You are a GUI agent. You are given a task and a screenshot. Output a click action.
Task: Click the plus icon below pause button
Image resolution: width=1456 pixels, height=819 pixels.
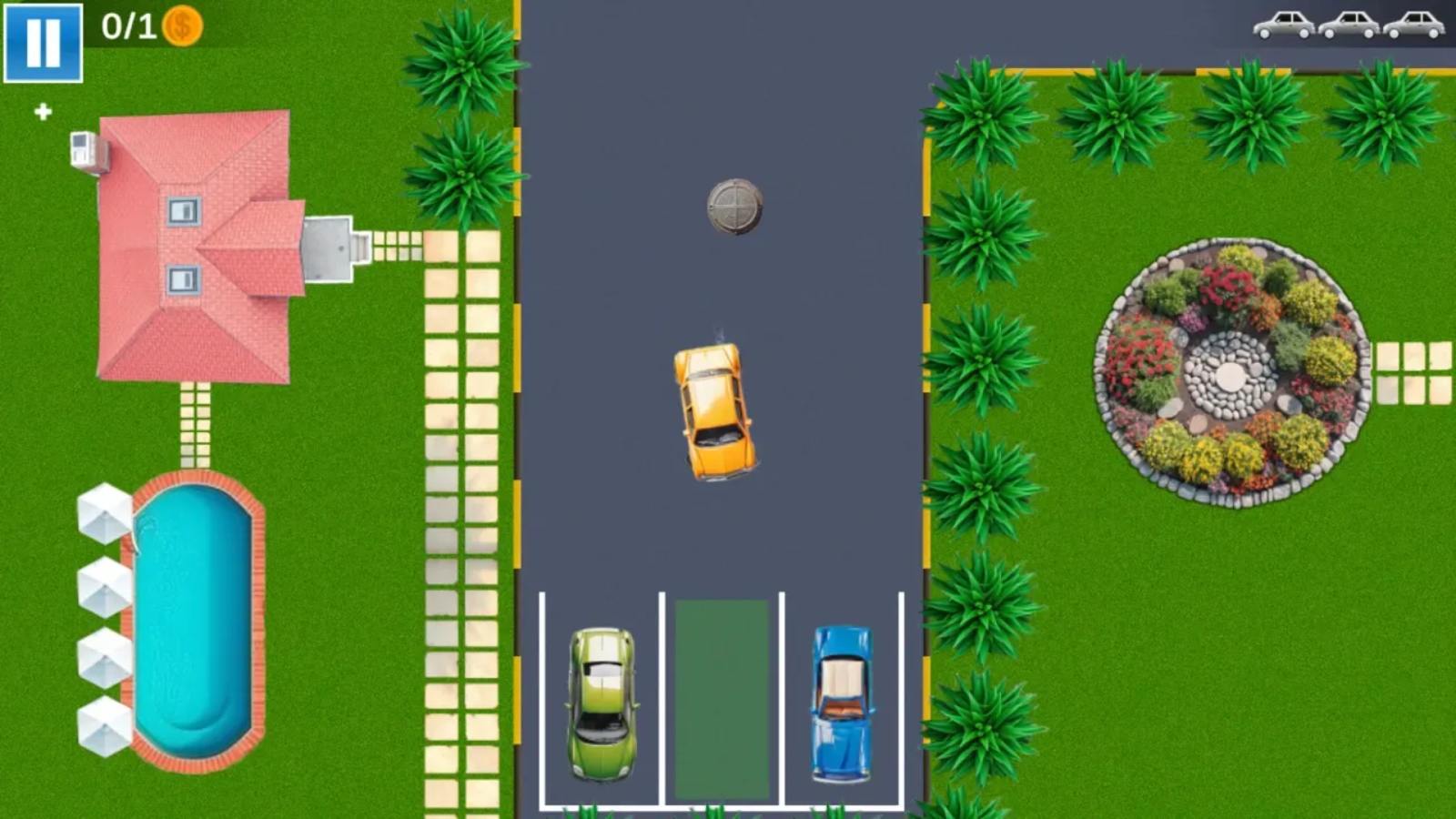pyautogui.click(x=41, y=114)
